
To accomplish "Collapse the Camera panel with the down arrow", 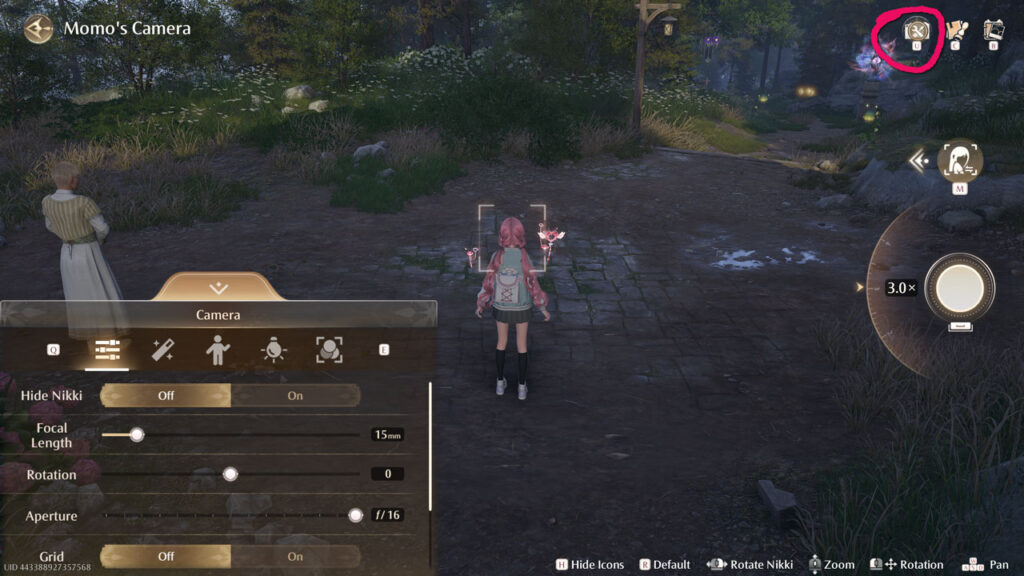I will (x=218, y=288).
